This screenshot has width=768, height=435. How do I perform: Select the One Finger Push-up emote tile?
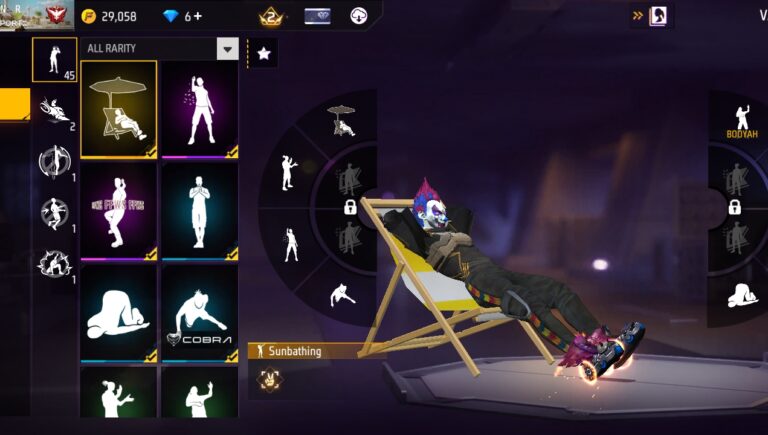click(x=118, y=209)
